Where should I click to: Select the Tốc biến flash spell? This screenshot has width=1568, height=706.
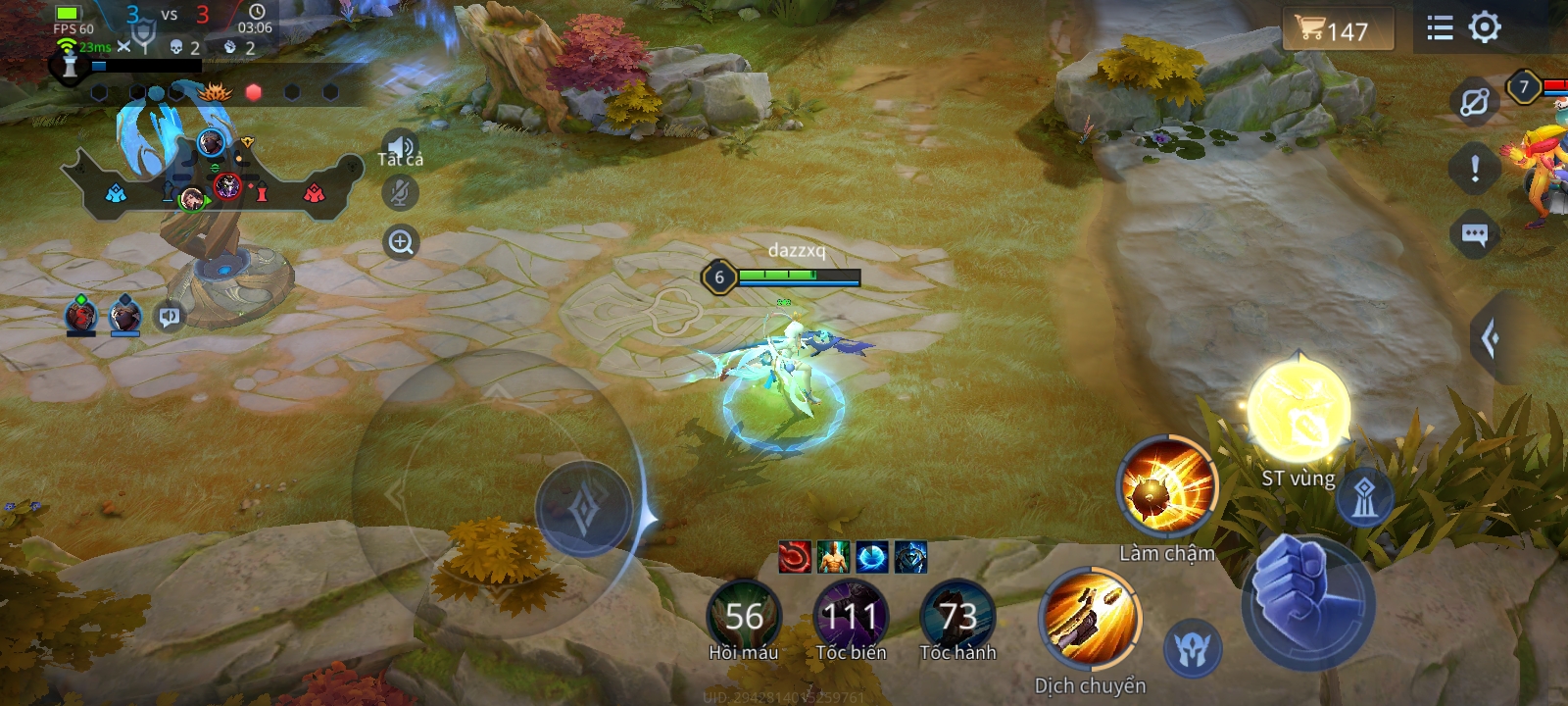point(851,616)
